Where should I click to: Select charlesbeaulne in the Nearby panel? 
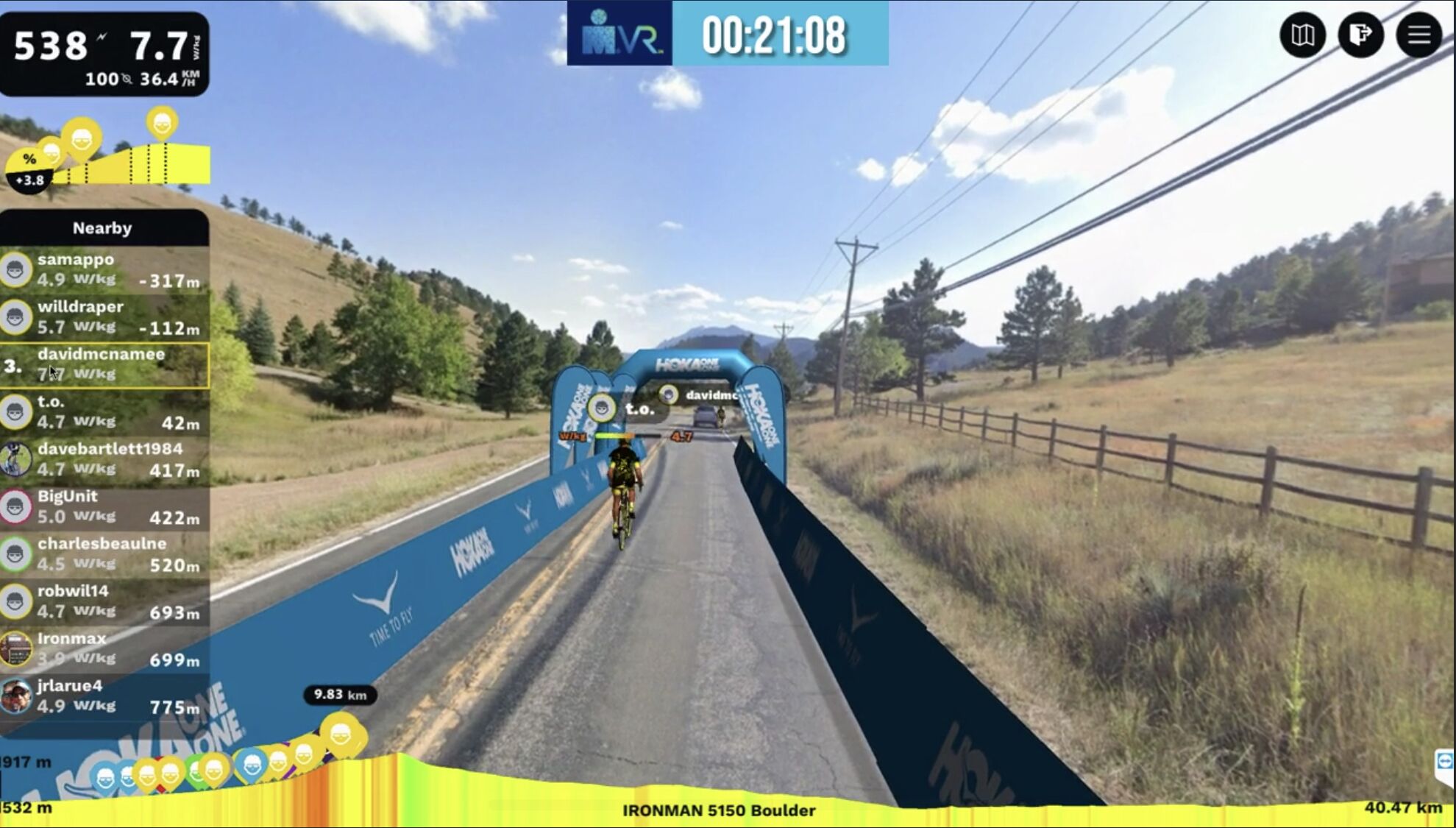pos(104,554)
